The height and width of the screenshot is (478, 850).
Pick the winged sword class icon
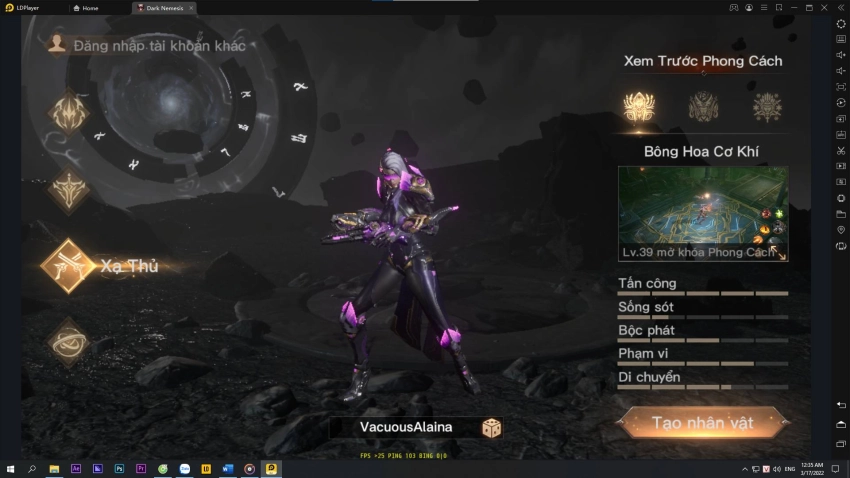(70, 190)
